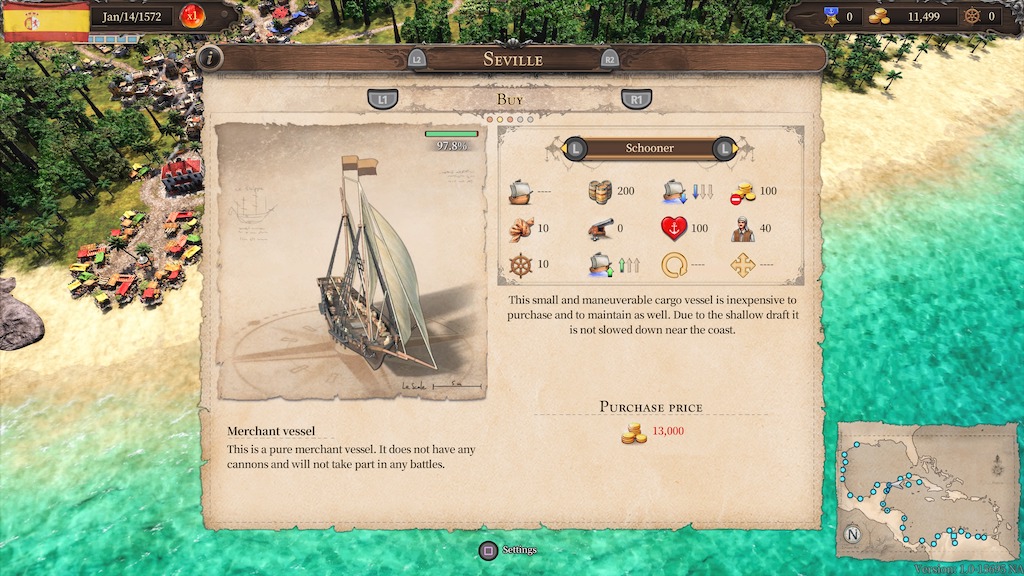Screen dimensions: 1024x576
Task: Open the info button beside the Seville title
Action: coord(210,58)
